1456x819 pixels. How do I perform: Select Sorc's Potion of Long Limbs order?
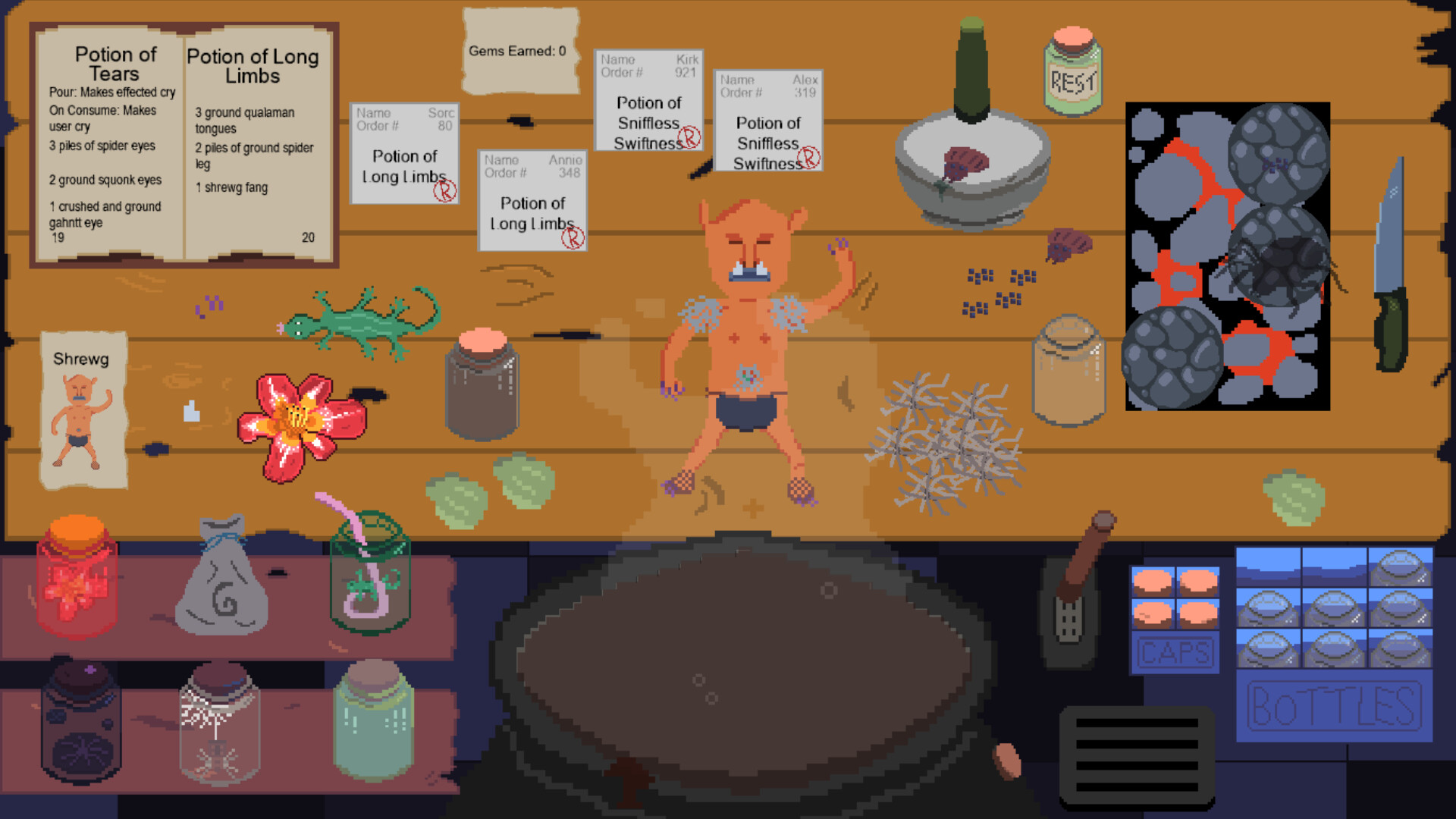click(404, 152)
